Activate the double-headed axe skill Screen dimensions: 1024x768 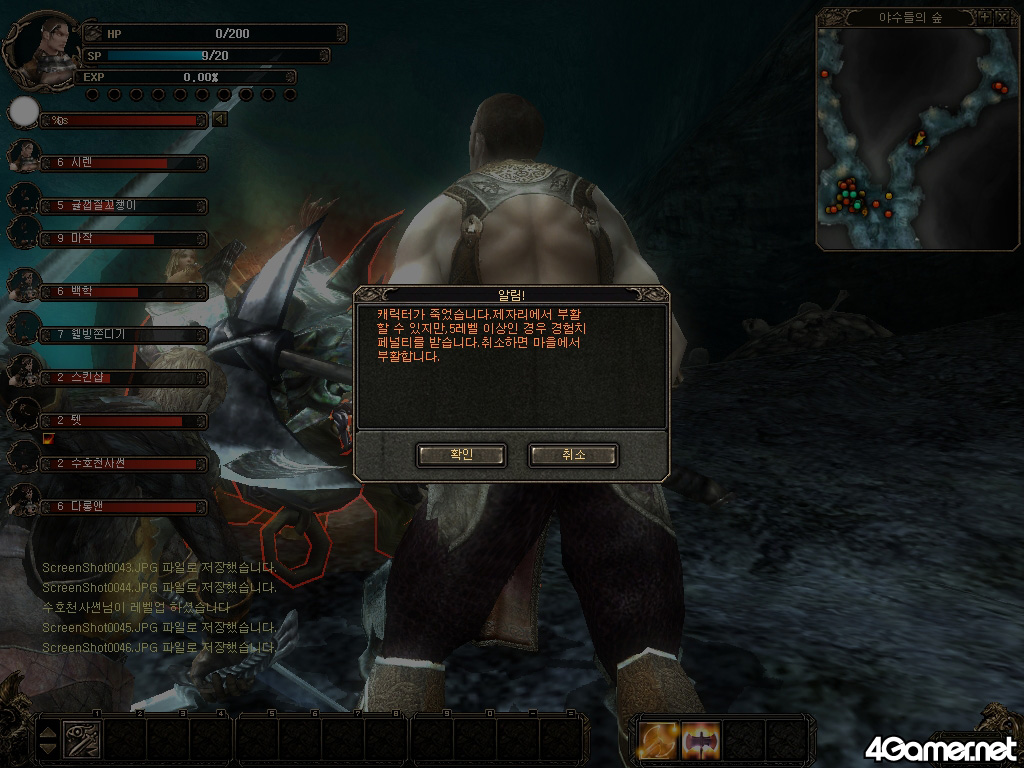701,740
